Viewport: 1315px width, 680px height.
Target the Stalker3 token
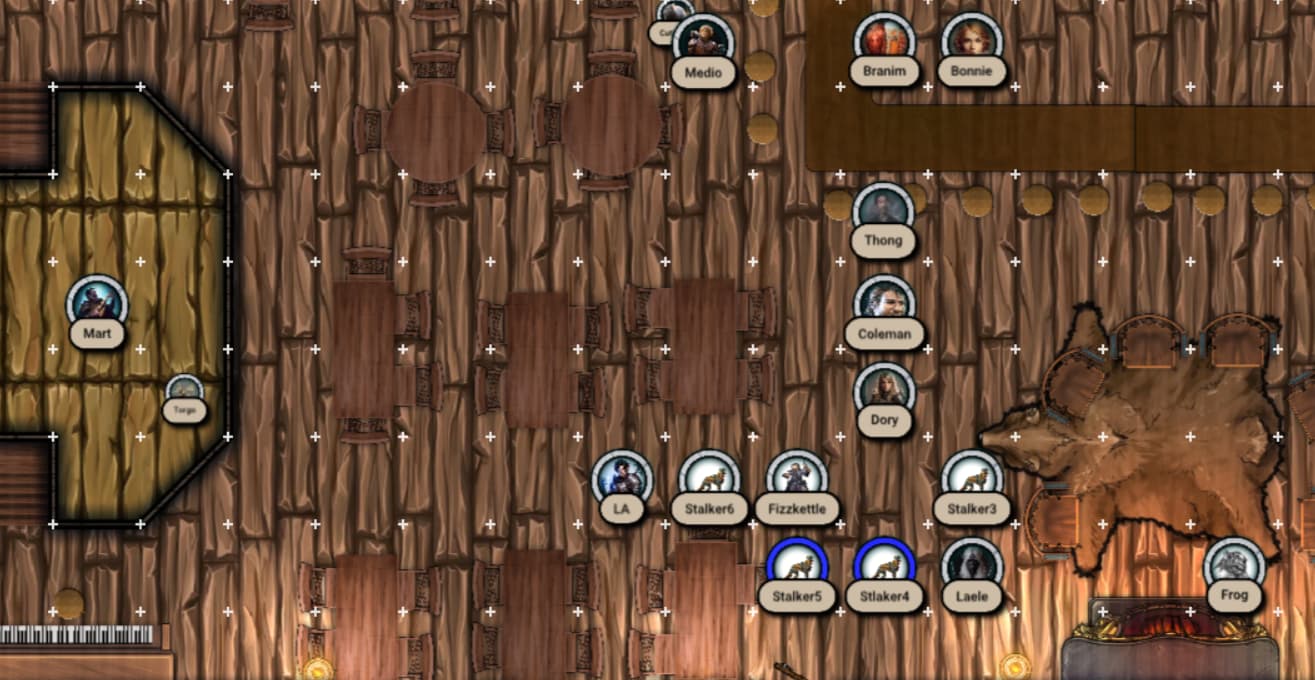(x=971, y=480)
